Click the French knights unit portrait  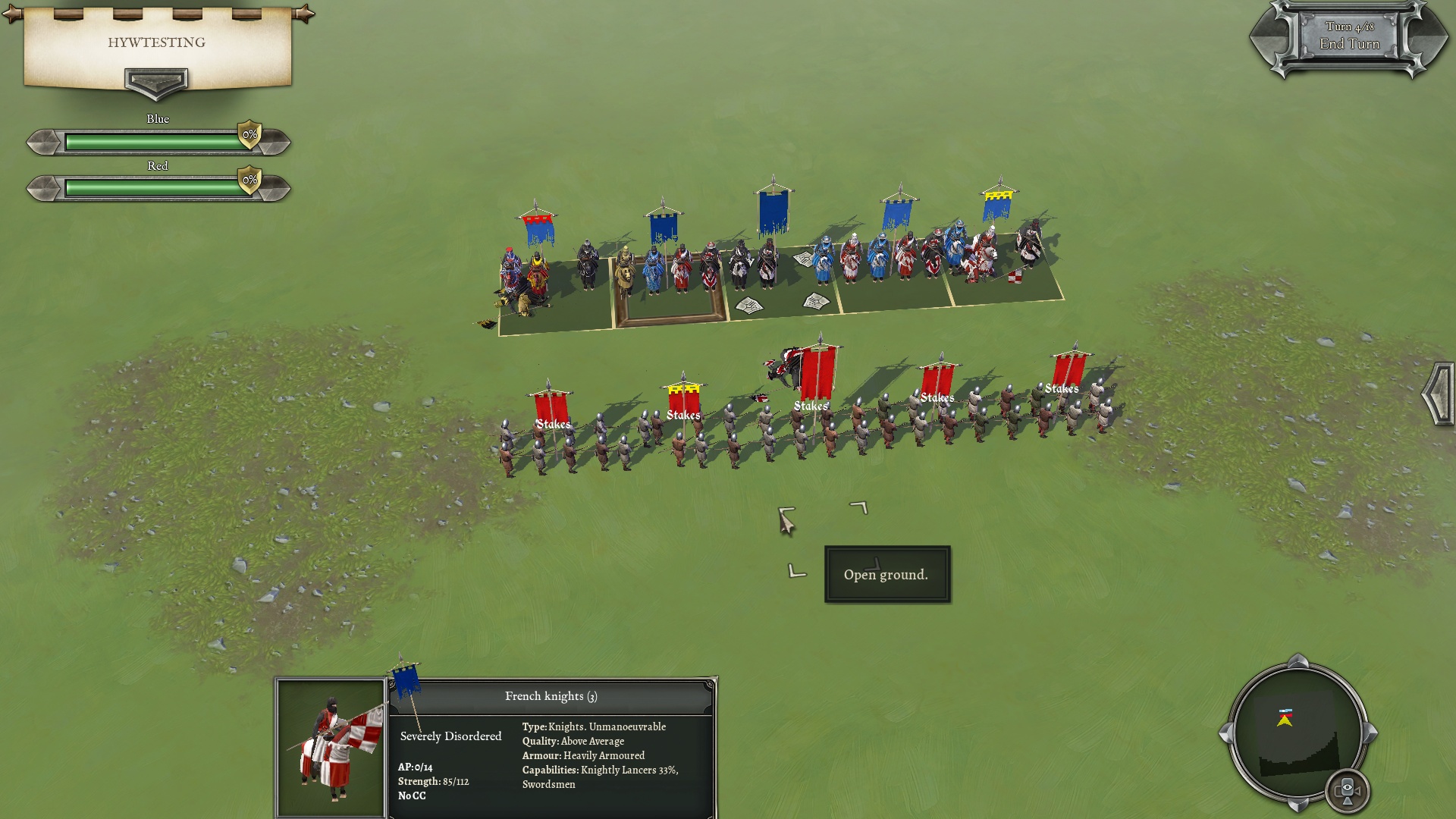(x=331, y=748)
